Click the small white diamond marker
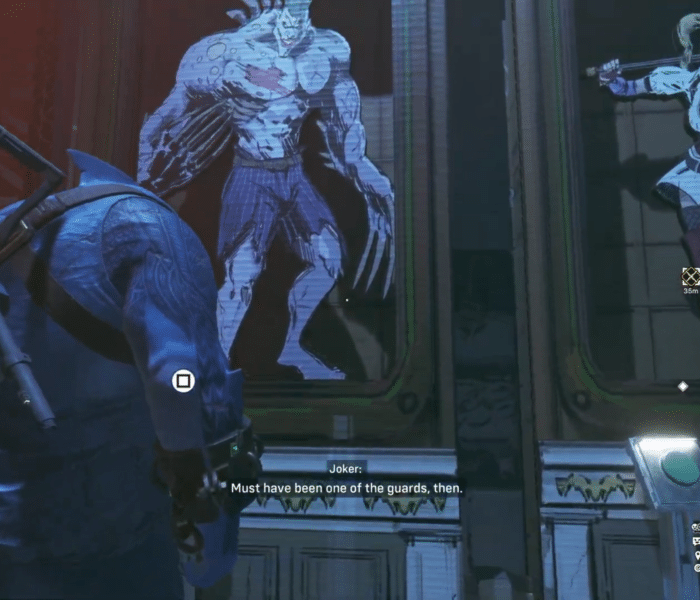 683,386
